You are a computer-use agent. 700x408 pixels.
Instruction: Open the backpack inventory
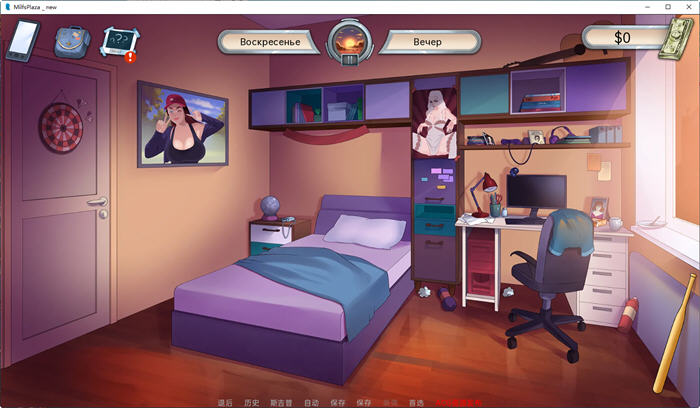69,42
